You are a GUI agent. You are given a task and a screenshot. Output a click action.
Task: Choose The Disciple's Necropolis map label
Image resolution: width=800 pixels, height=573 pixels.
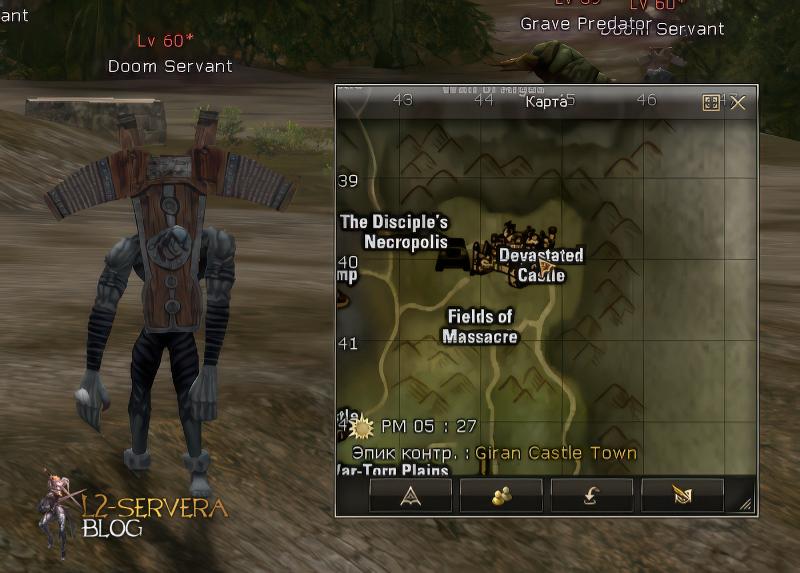click(x=394, y=232)
